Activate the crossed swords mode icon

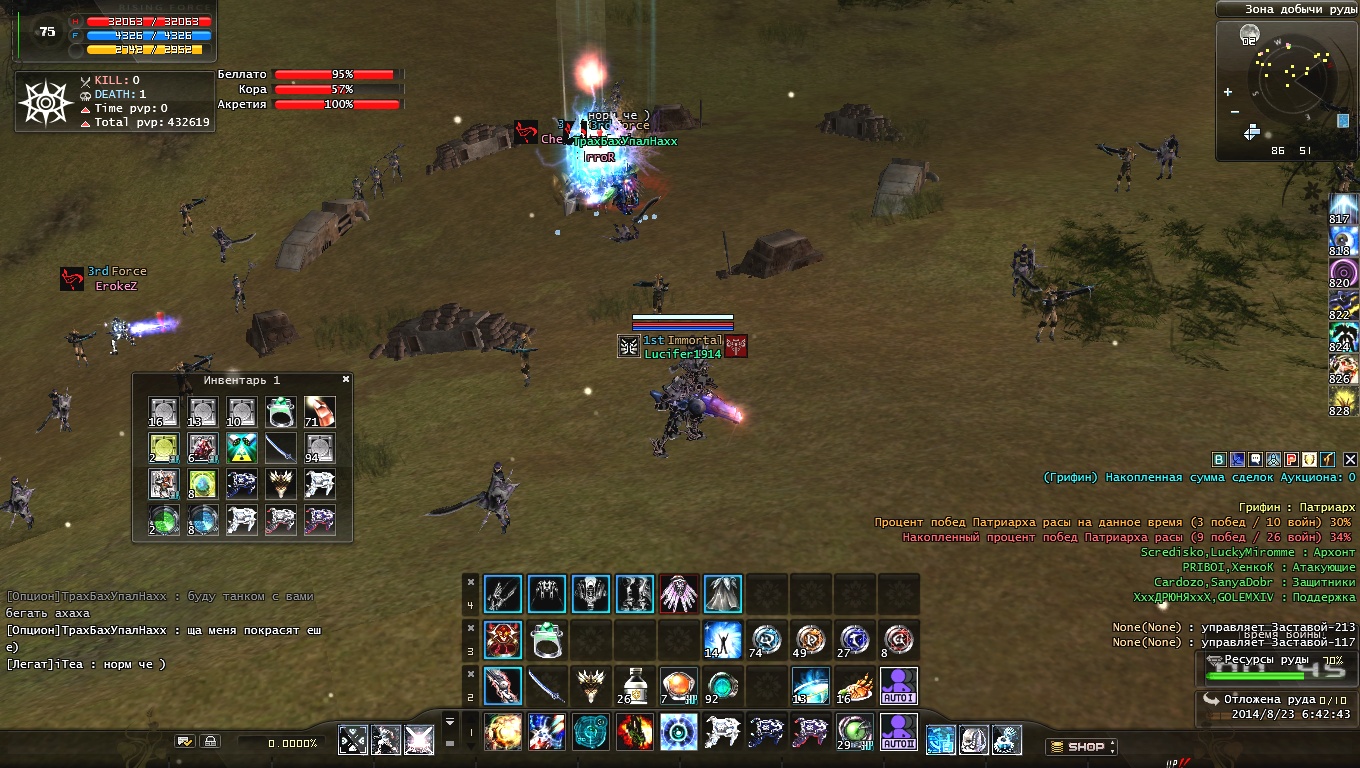tap(353, 740)
